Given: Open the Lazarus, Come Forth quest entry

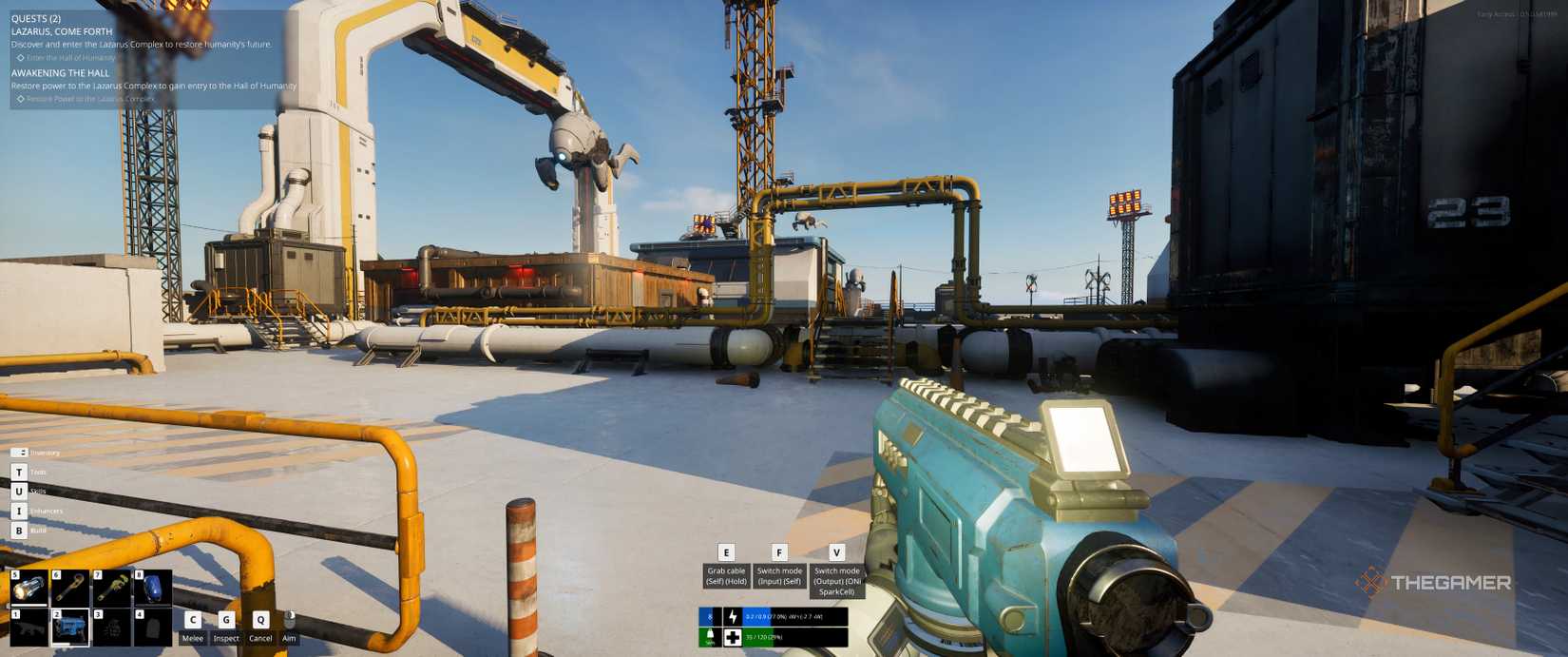Looking at the screenshot, I should click(62, 31).
